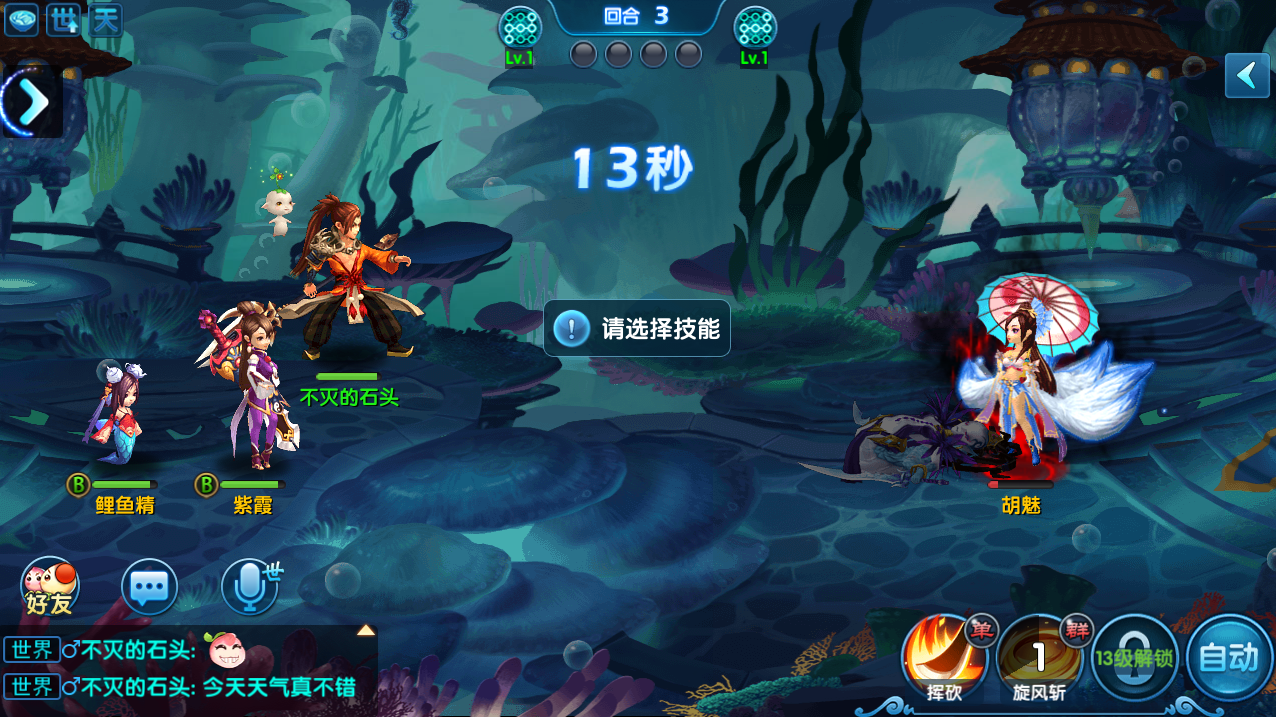Image resolution: width=1276 pixels, height=717 pixels.
Task: Expand the left side panel arrow
Action: click(x=30, y=101)
